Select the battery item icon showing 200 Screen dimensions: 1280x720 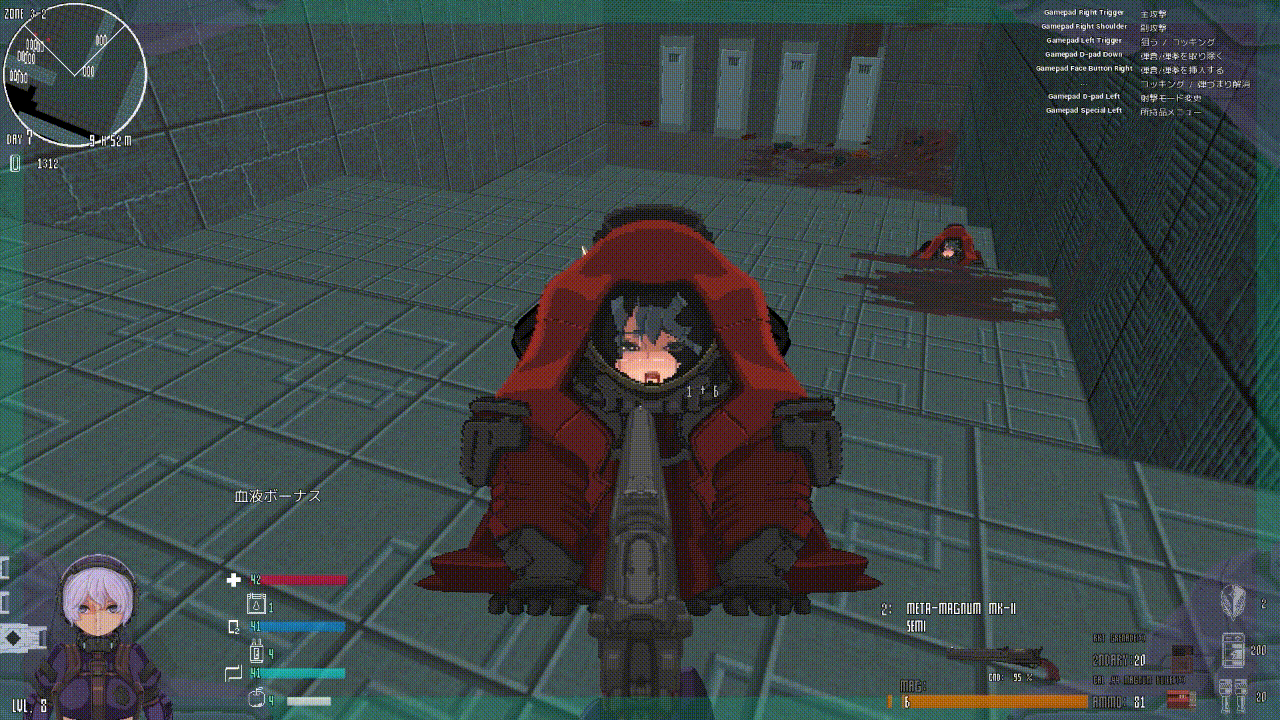coord(1234,649)
